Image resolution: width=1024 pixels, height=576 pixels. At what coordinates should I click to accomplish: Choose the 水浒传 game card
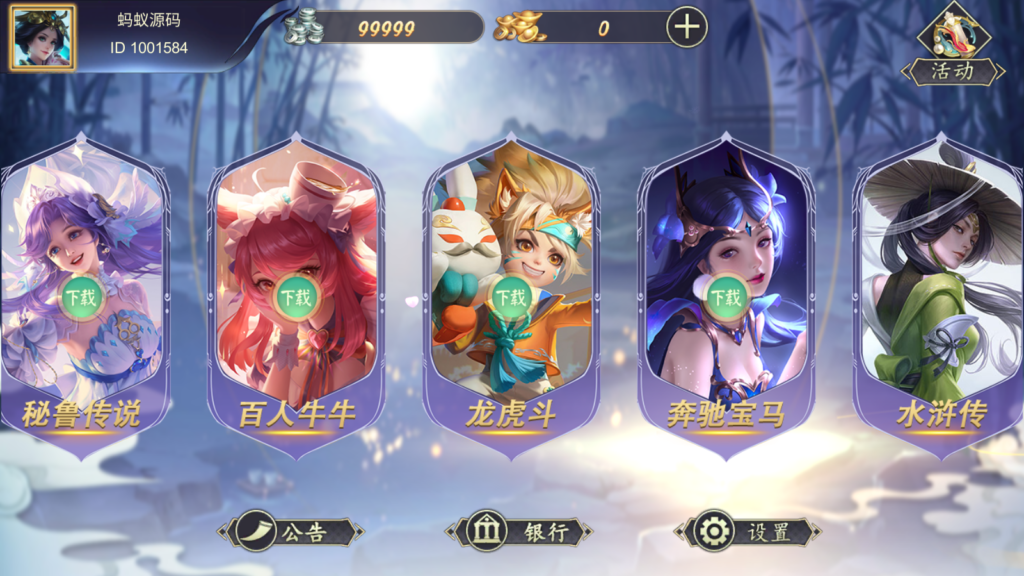tap(940, 300)
